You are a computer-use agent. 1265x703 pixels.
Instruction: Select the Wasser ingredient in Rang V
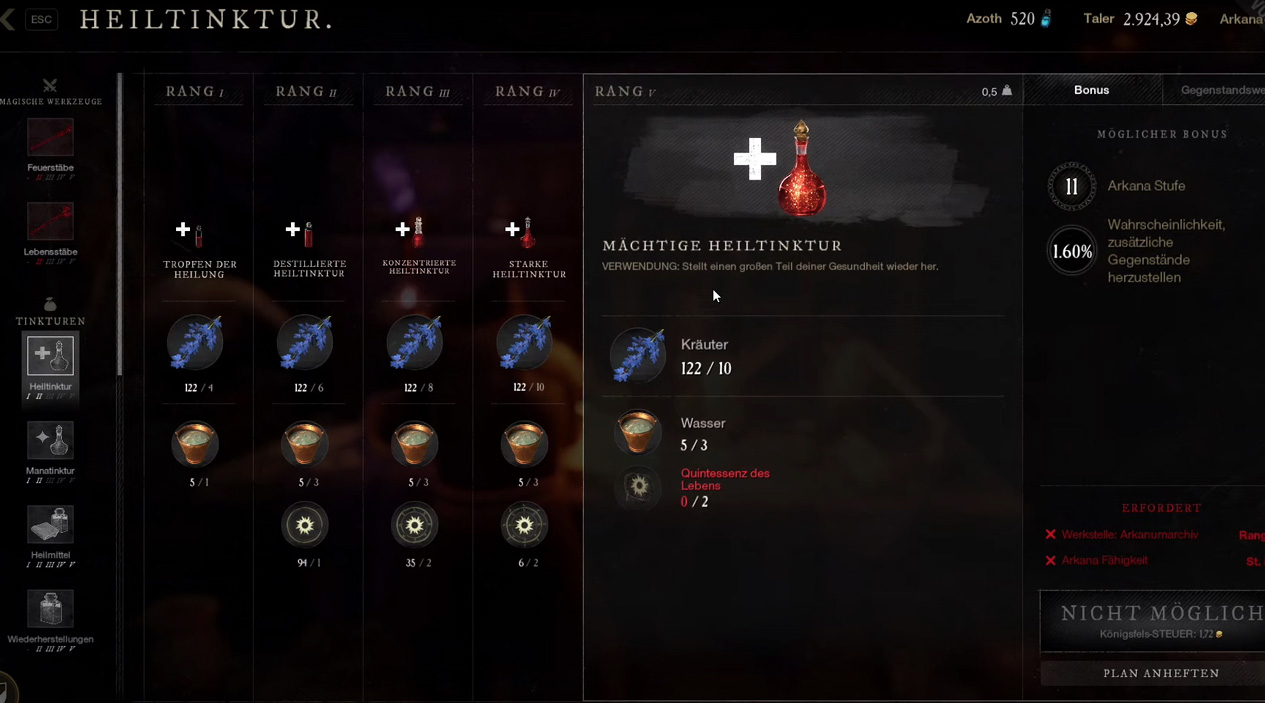(x=638, y=433)
